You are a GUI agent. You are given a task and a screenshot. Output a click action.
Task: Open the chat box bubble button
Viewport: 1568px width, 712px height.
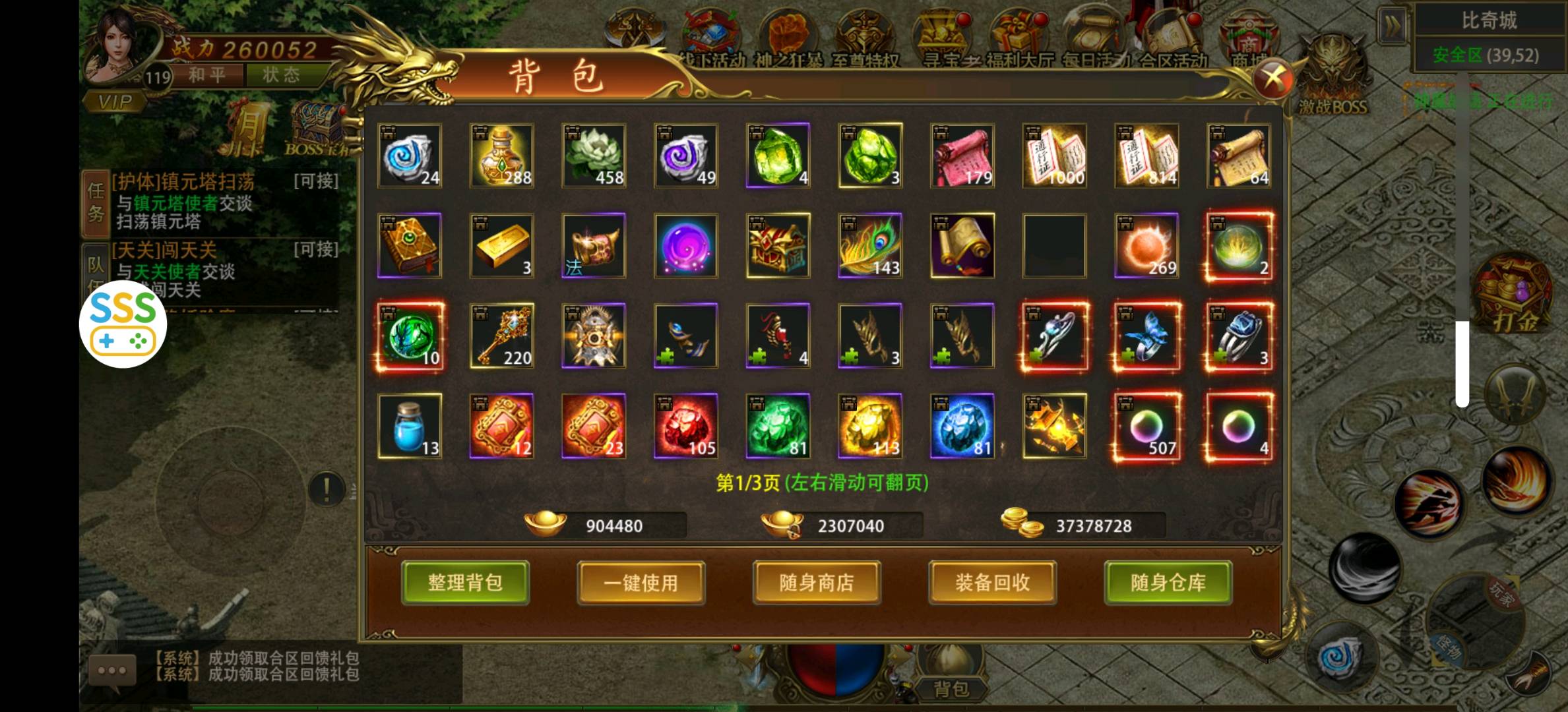pyautogui.click(x=112, y=670)
